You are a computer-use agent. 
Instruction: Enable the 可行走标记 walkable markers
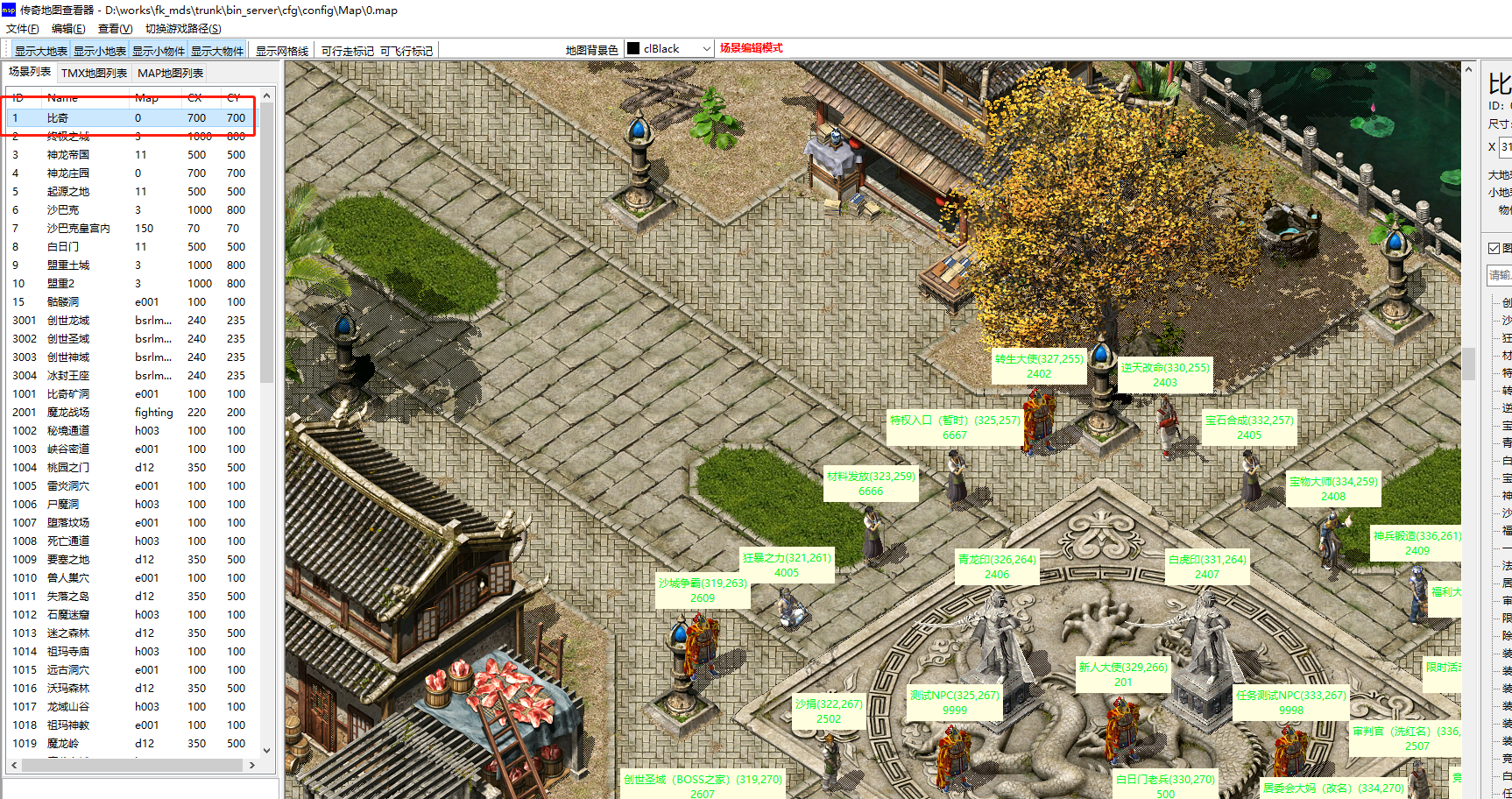tap(347, 51)
